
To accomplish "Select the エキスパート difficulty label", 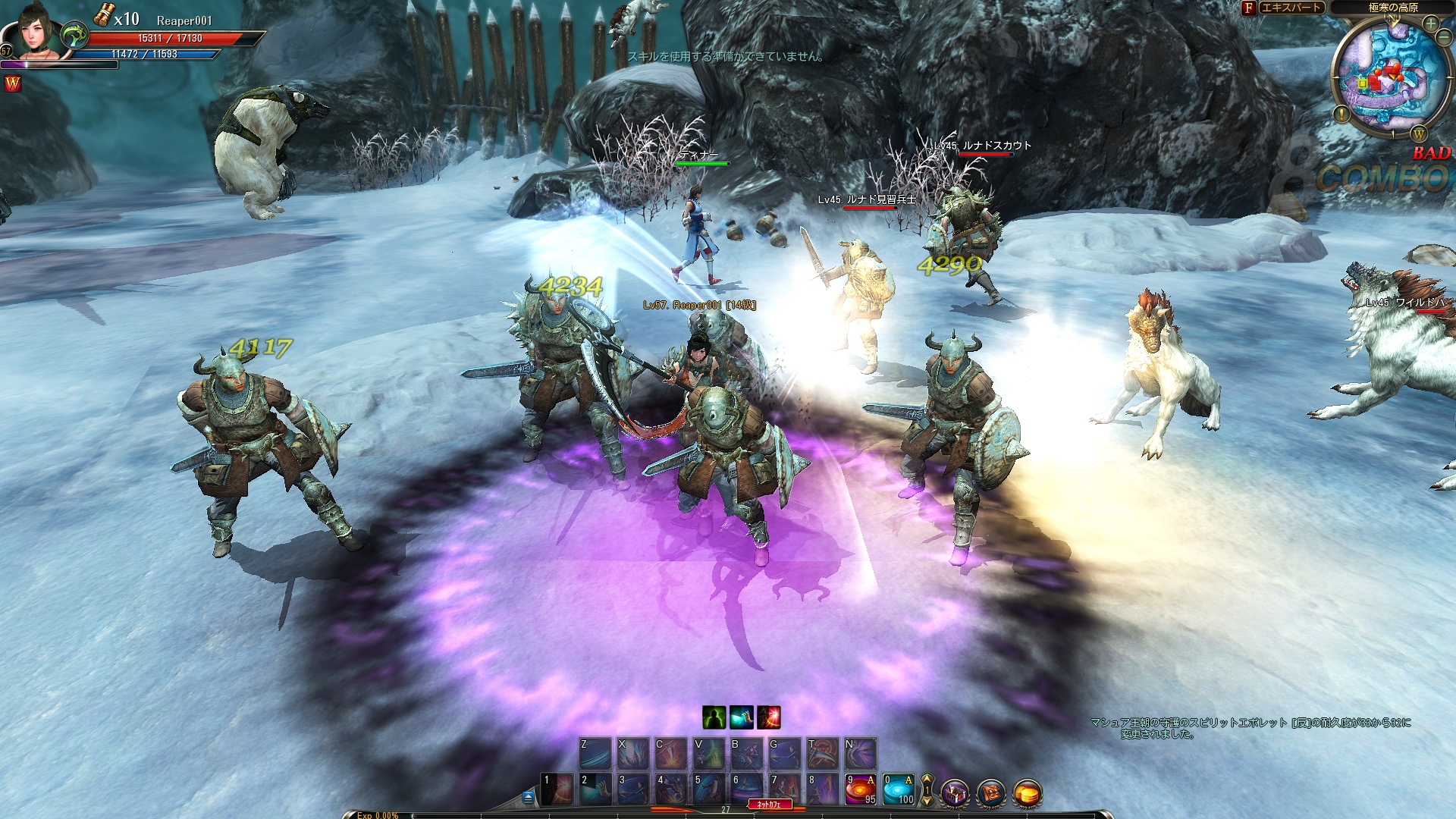I will (1291, 8).
